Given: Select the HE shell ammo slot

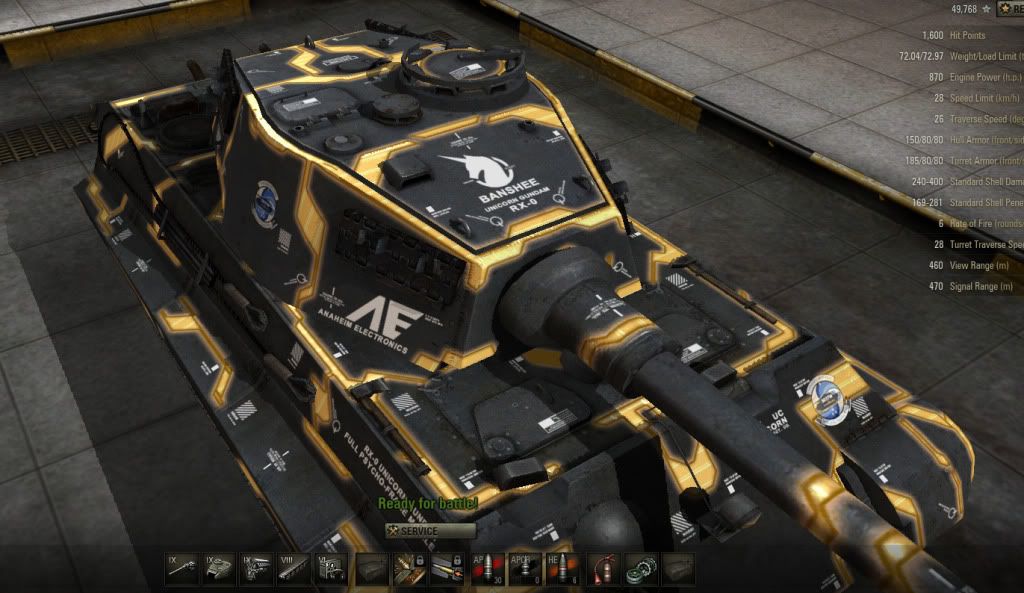Looking at the screenshot, I should (x=562, y=568).
